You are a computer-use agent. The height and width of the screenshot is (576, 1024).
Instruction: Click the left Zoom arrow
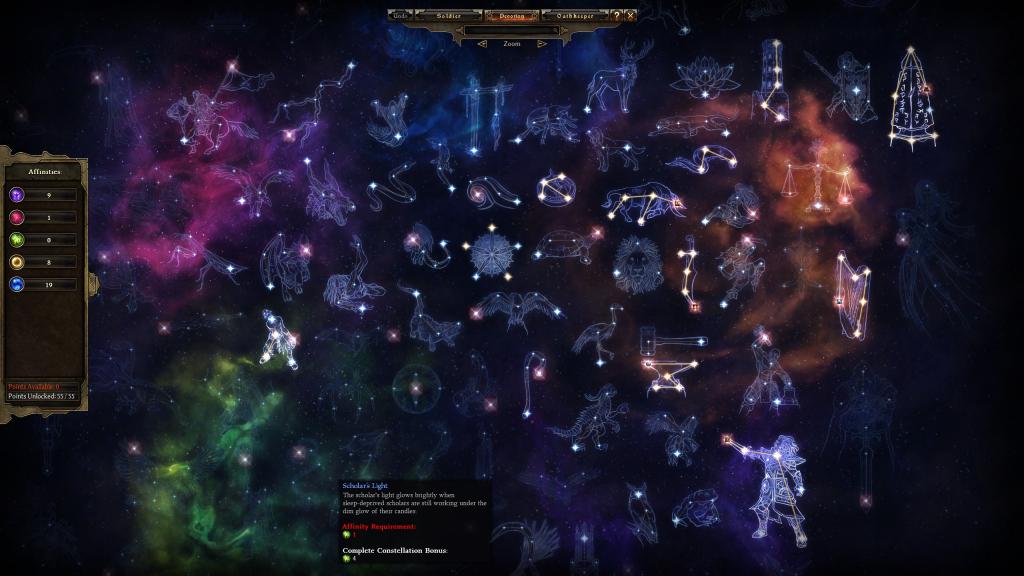483,44
